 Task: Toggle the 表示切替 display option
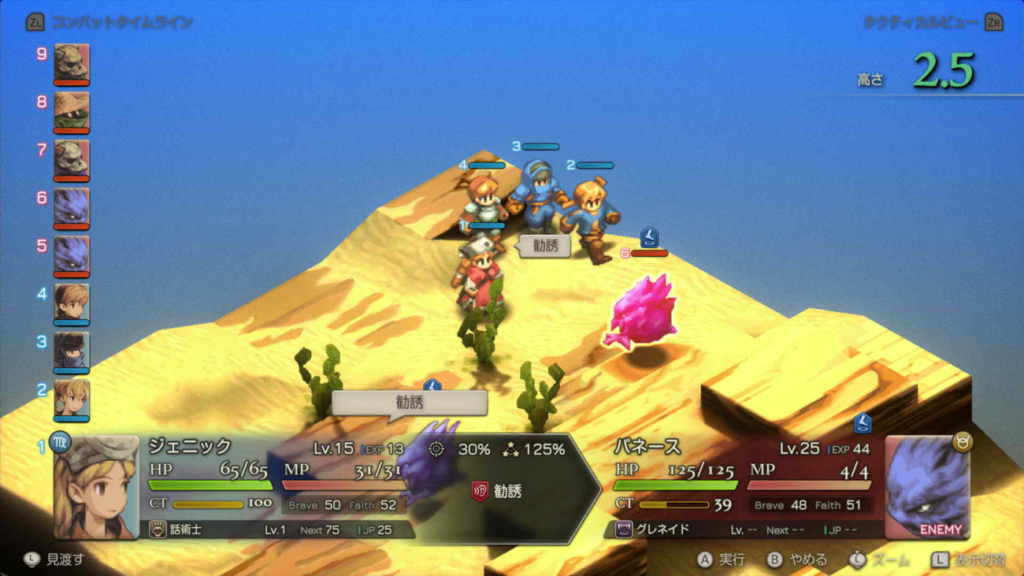(x=968, y=559)
